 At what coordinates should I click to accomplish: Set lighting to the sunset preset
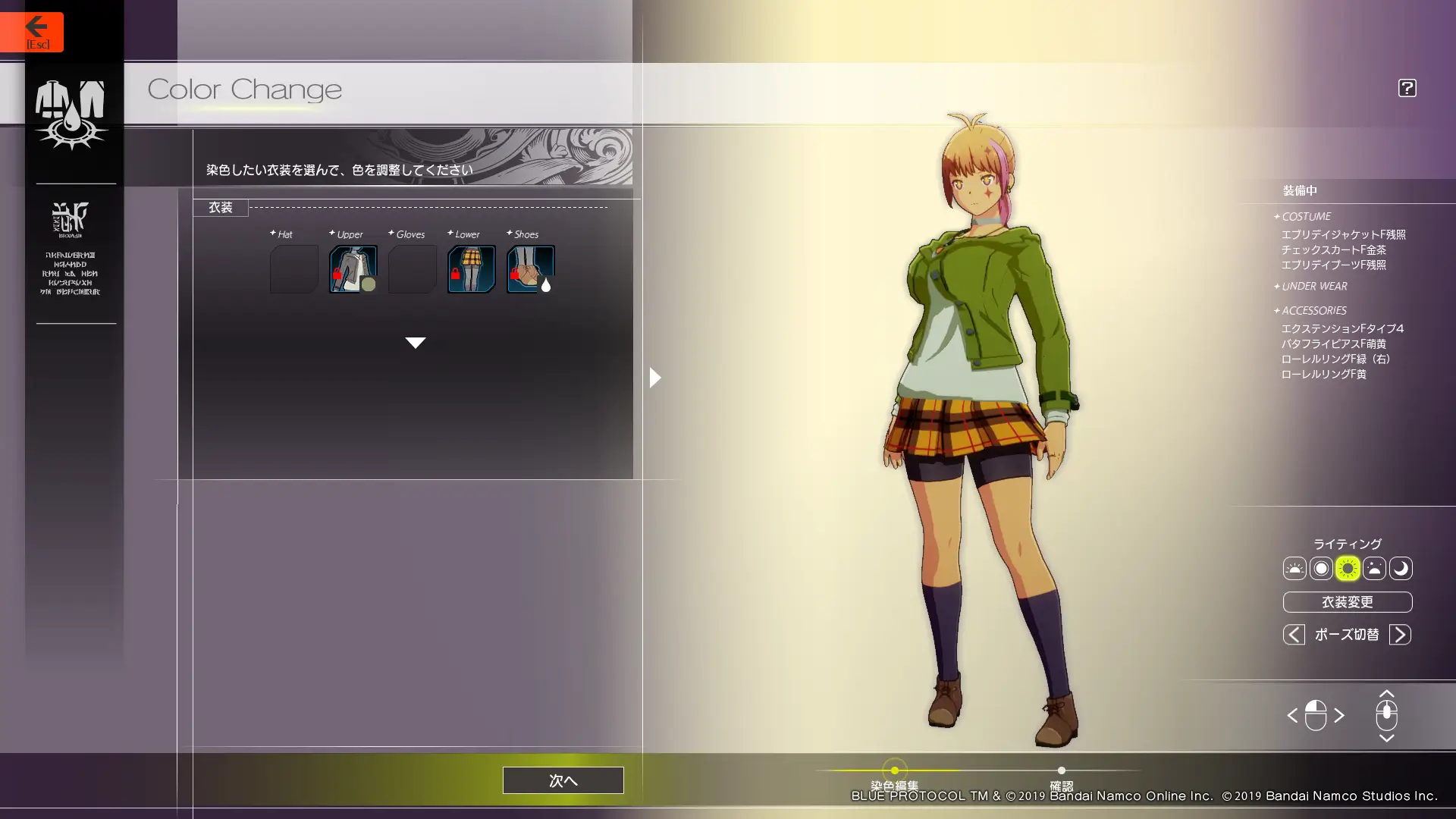pyautogui.click(x=1374, y=568)
